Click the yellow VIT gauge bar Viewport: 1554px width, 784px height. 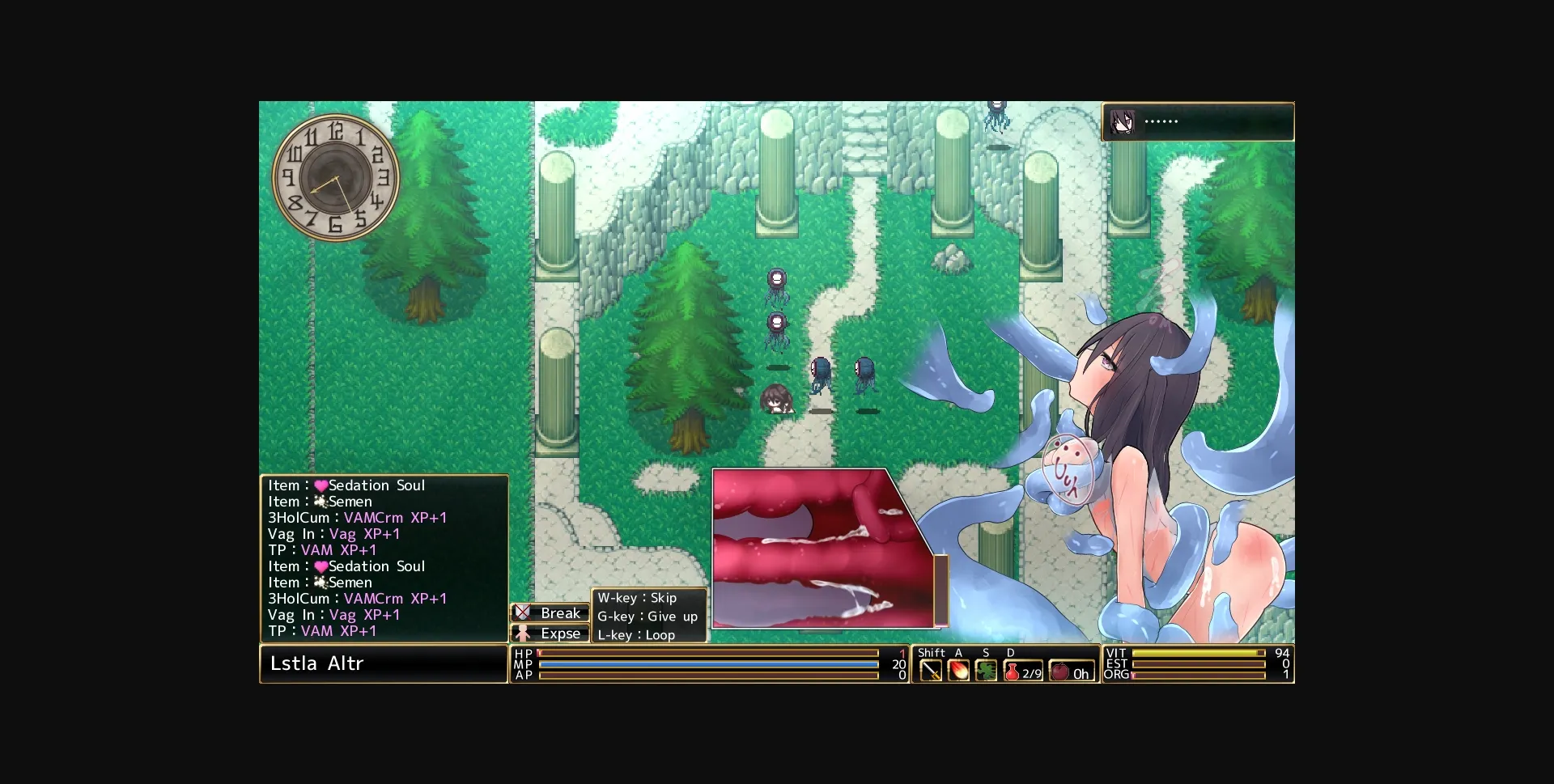1198,653
